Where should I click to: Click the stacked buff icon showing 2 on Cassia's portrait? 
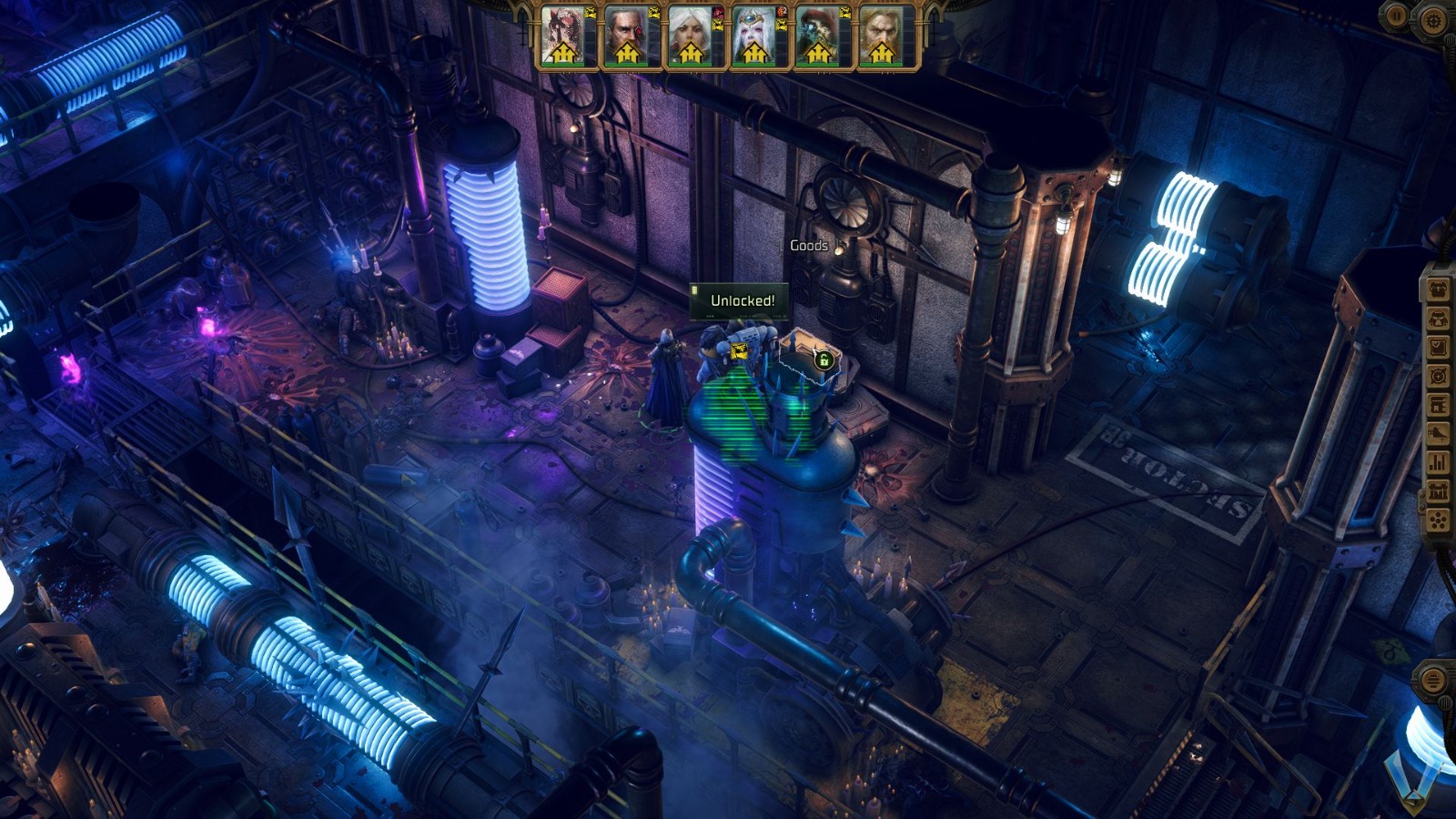point(783,13)
